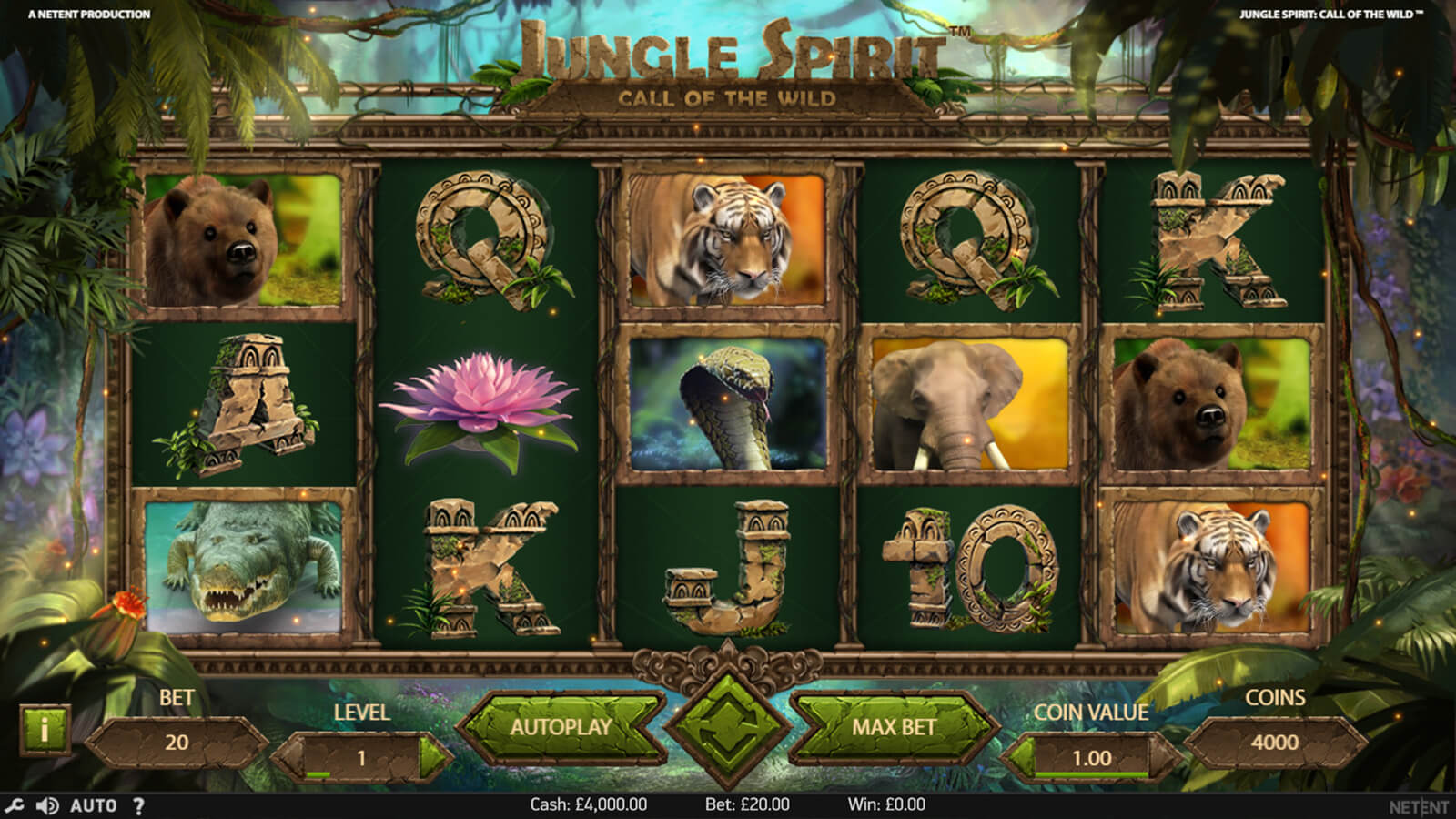1456x819 pixels.
Task: Open game settings via the wrench icon
Action: click(15, 805)
